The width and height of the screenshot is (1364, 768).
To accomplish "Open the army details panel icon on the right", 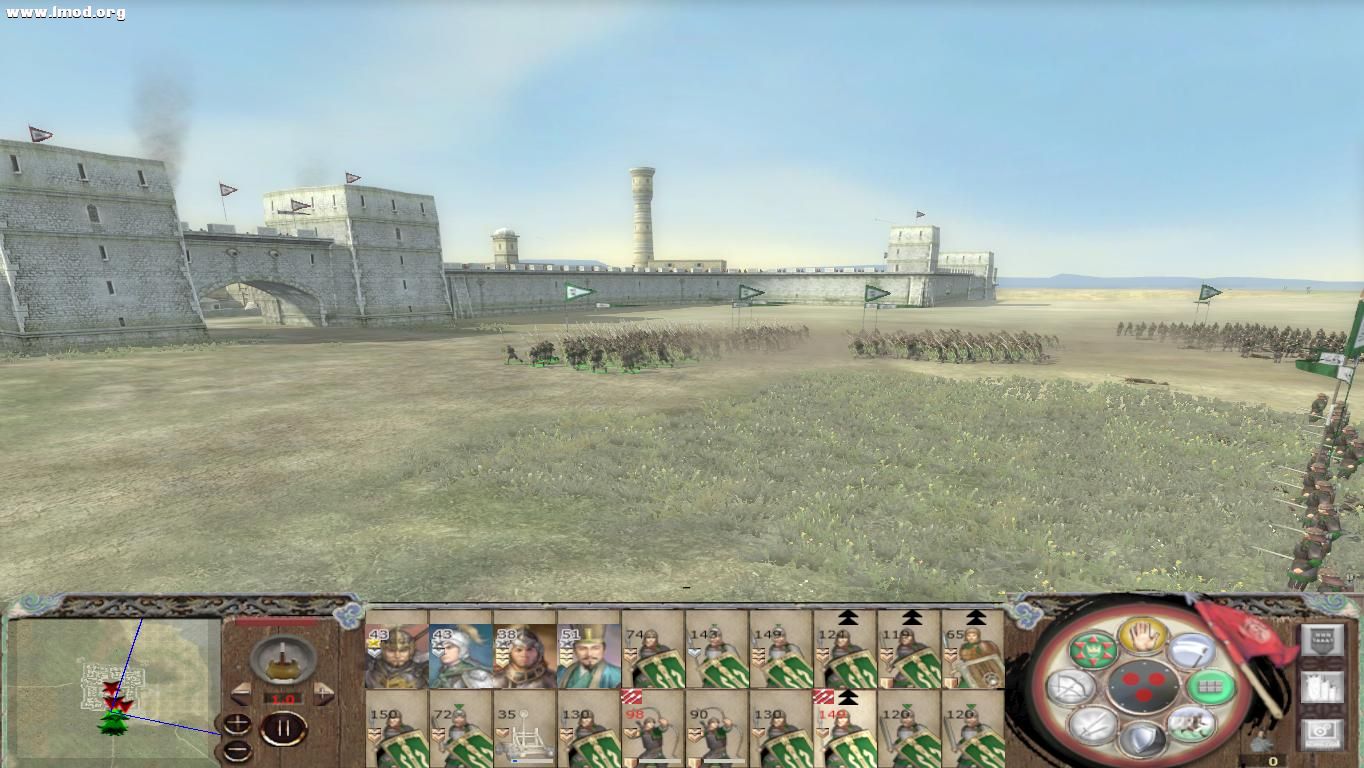I will point(1324,687).
